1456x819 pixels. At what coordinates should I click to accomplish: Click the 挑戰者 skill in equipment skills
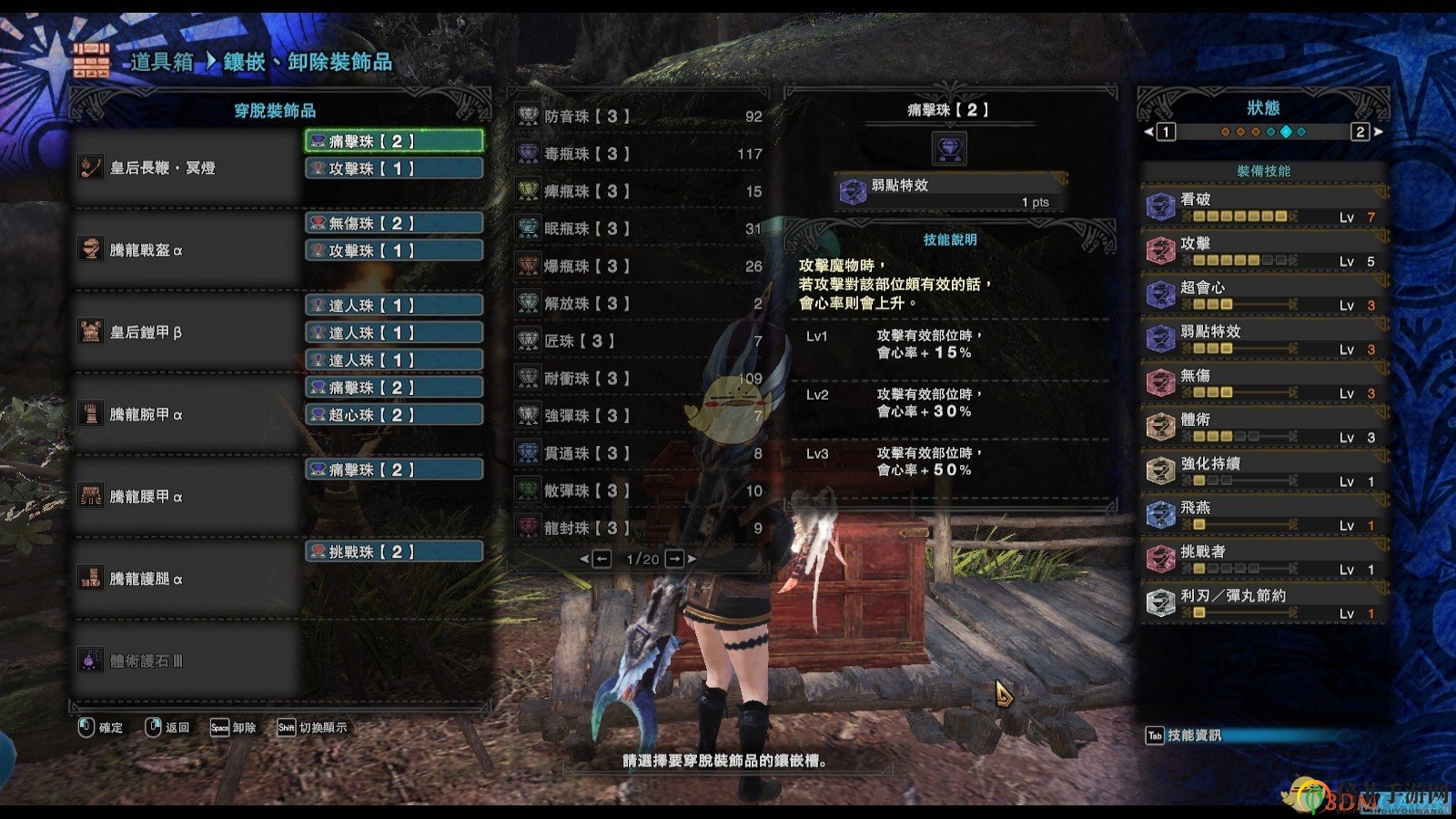coord(1263,559)
